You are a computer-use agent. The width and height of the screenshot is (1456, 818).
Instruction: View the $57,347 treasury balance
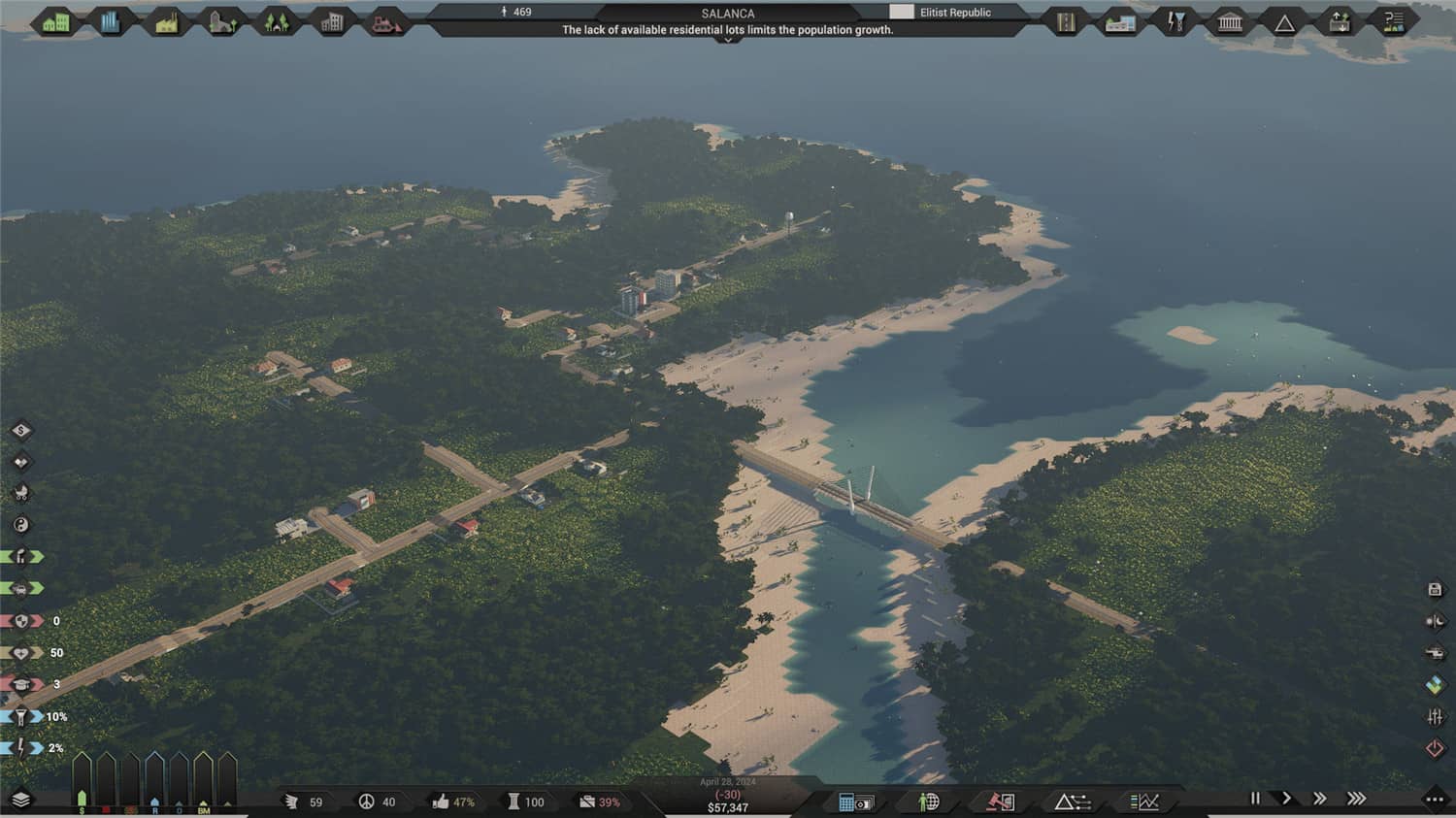click(x=728, y=807)
